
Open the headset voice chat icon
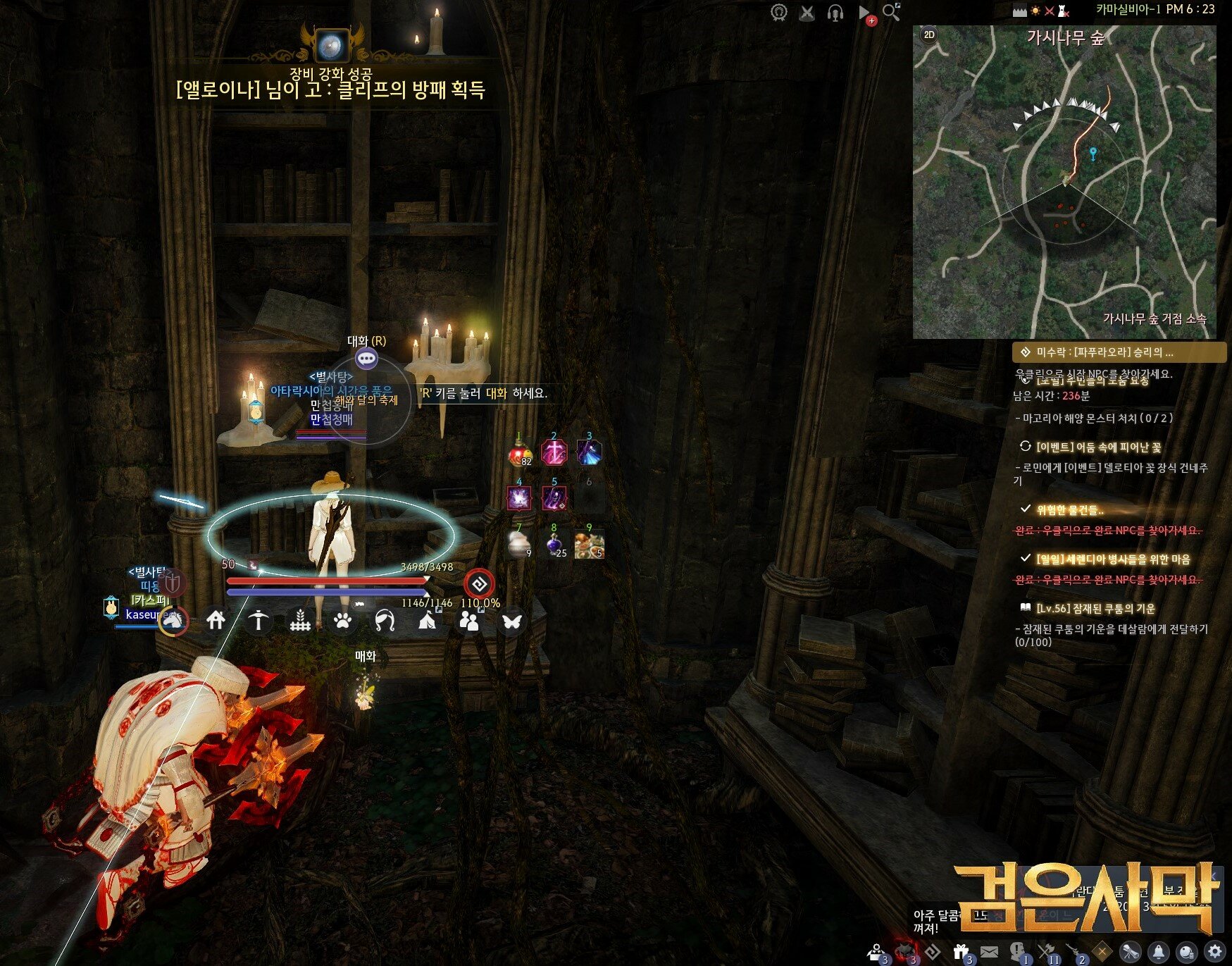[835, 13]
